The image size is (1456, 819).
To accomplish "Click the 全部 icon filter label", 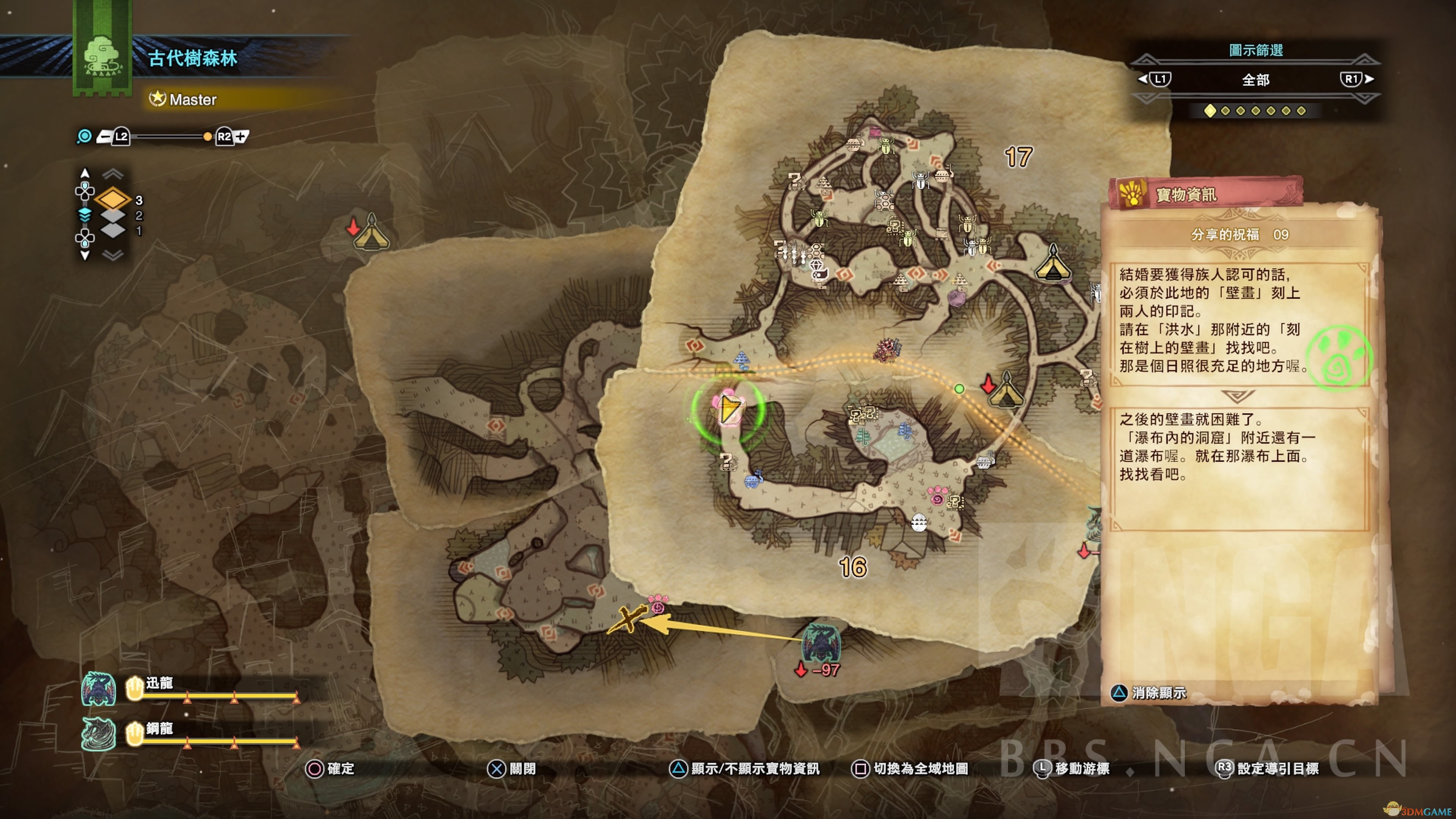I will click(1255, 80).
